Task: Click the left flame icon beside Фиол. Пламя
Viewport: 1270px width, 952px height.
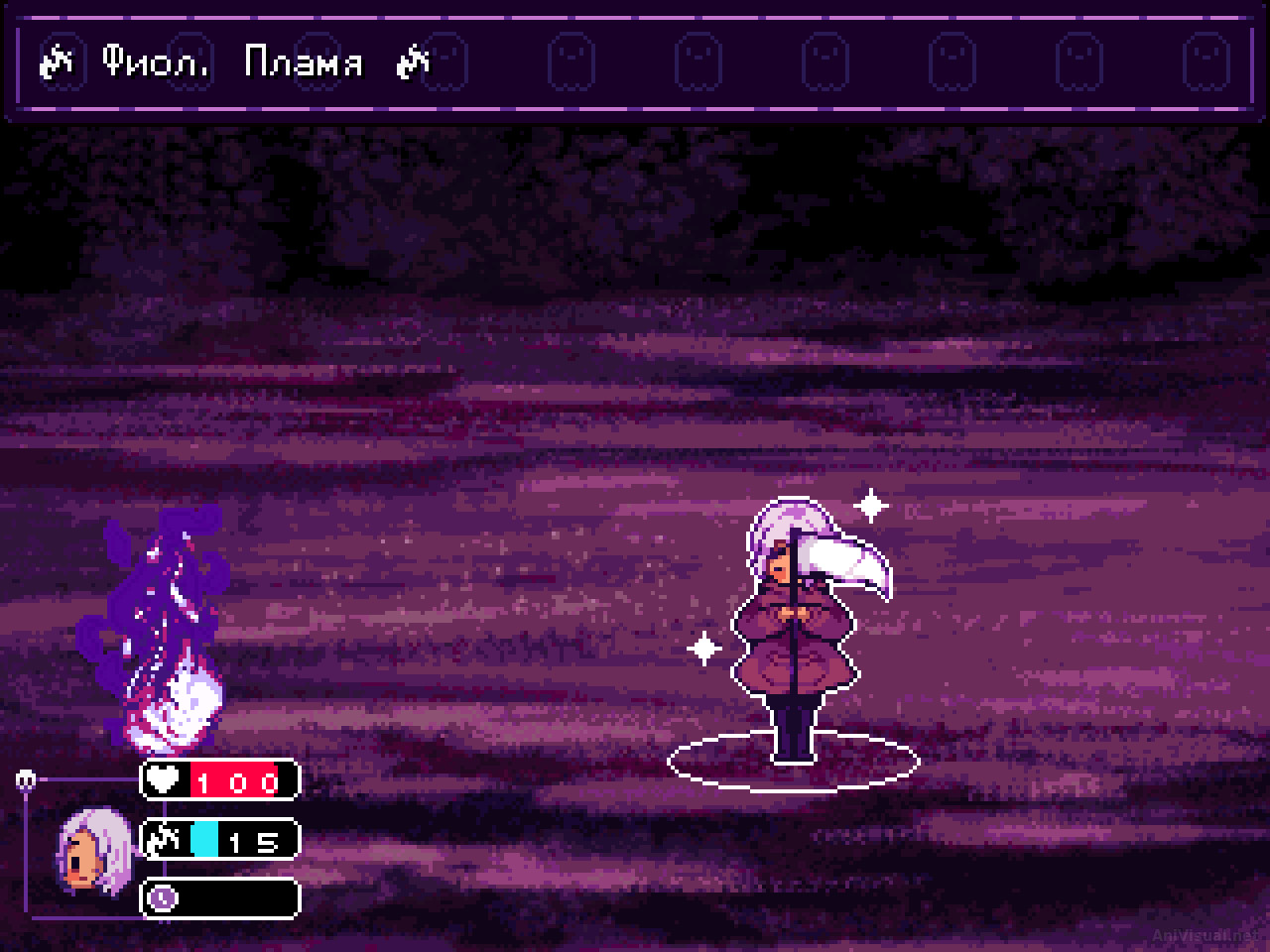Action: coord(56,61)
